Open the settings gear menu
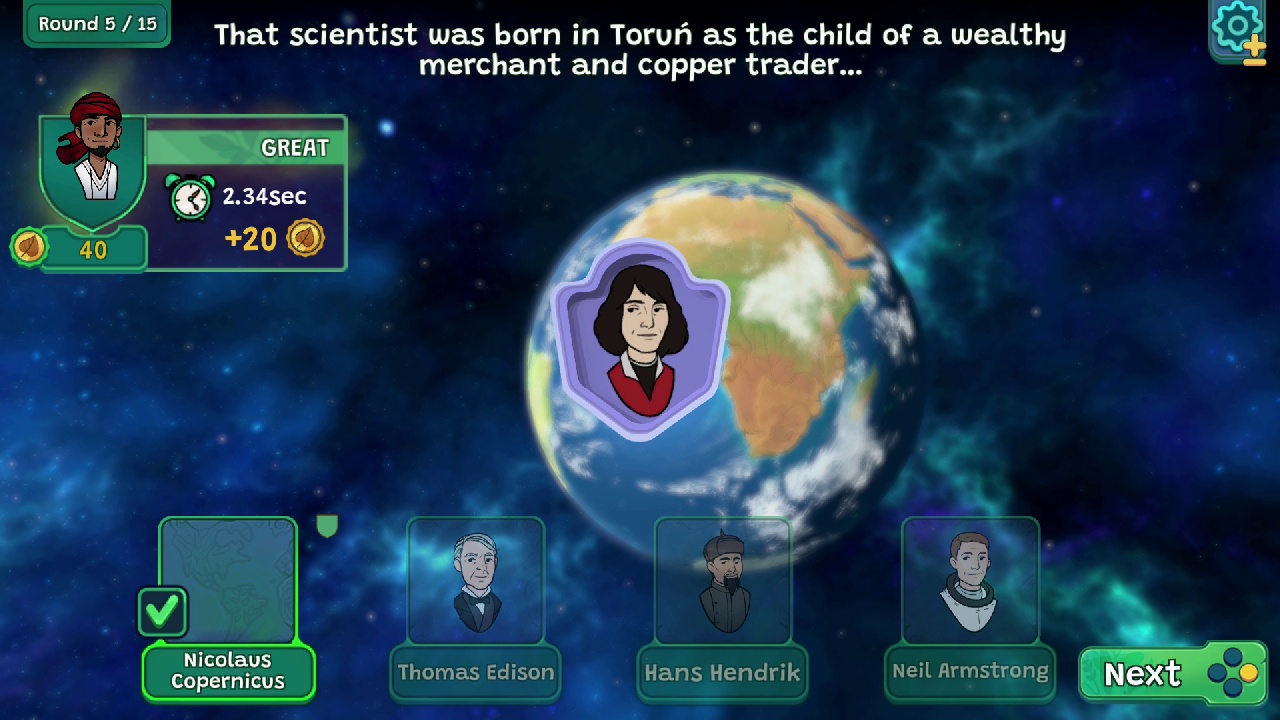Screen dimensions: 1280x720 click(1236, 26)
